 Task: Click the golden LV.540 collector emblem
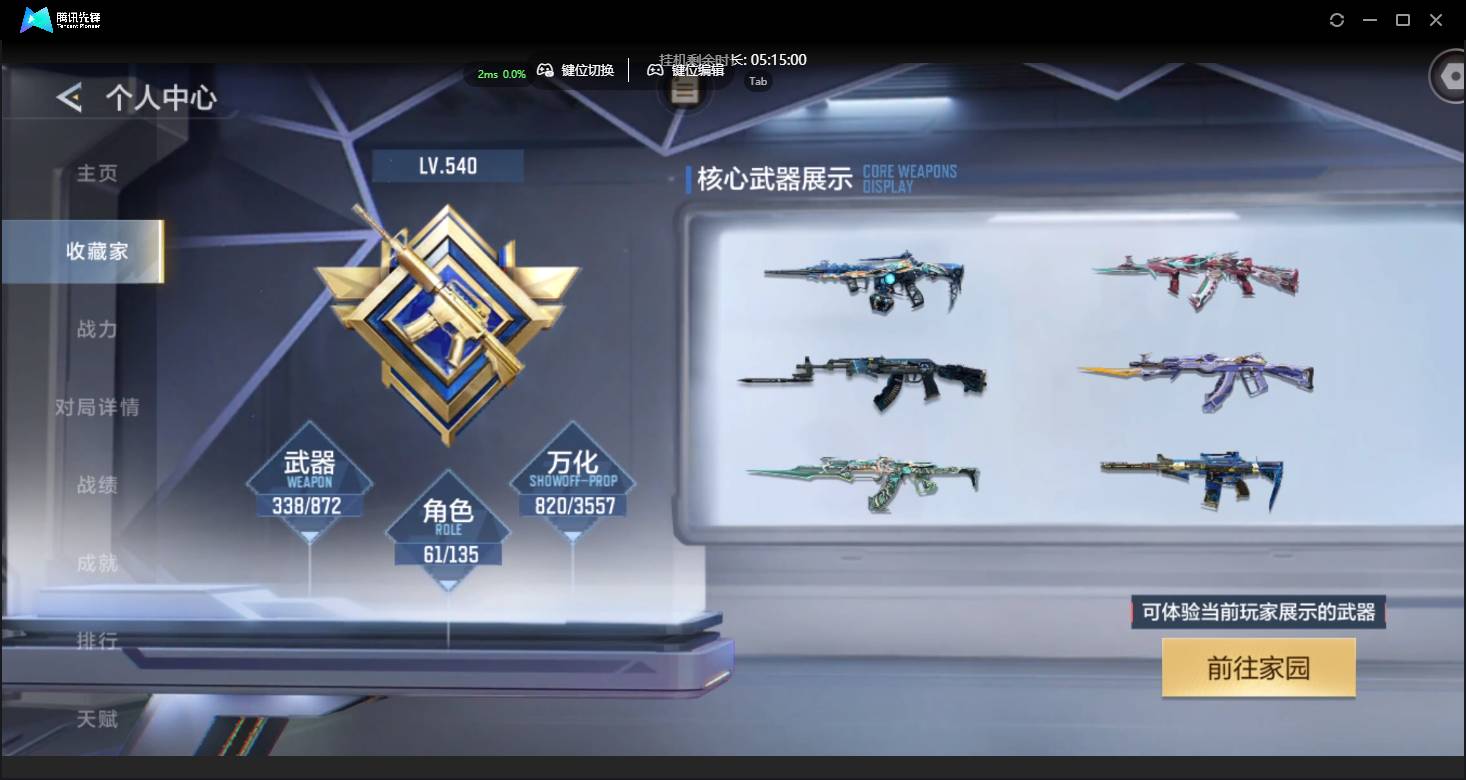[448, 320]
